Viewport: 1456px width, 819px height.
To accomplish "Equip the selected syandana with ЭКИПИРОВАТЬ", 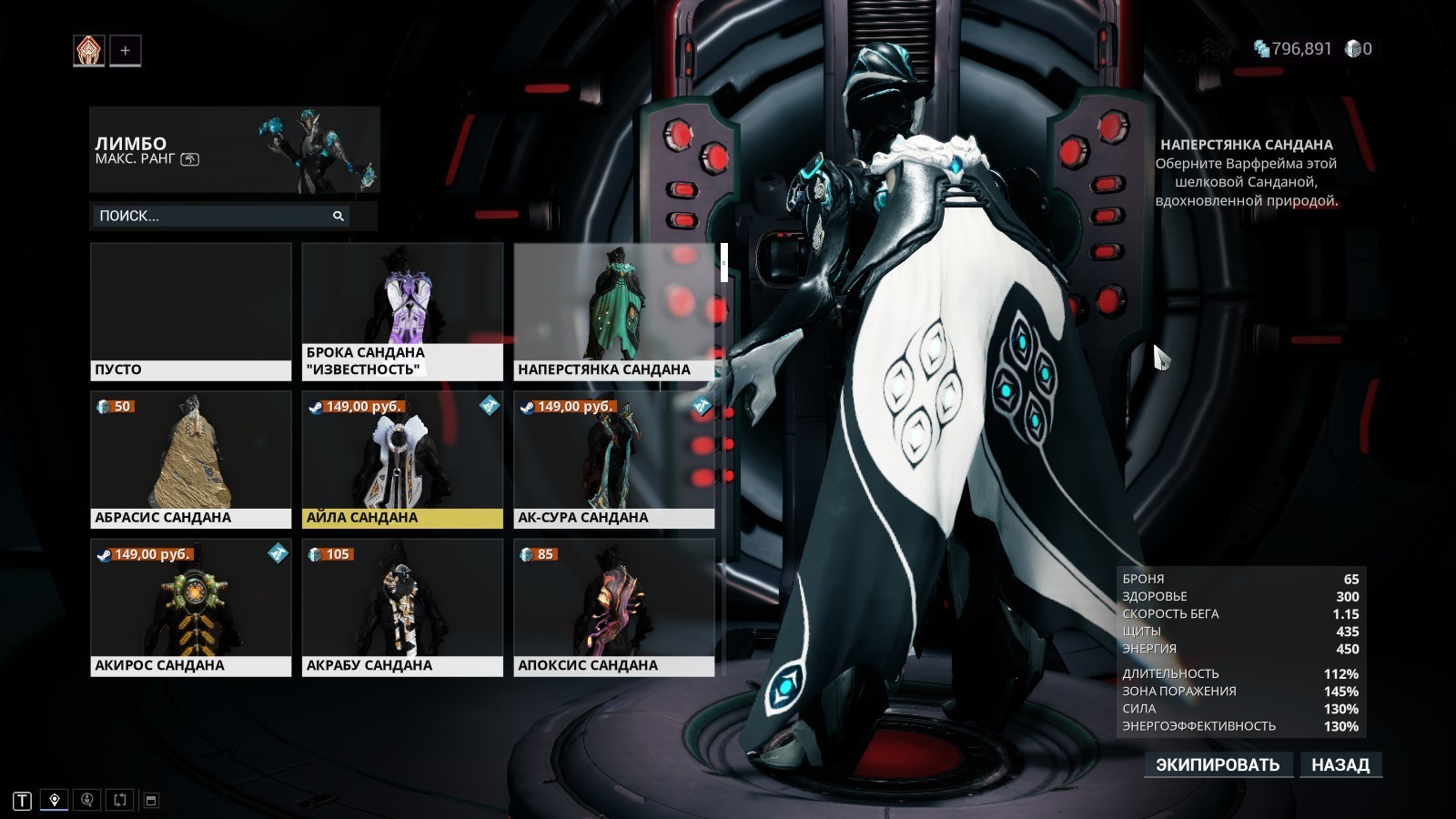I will point(1217,764).
